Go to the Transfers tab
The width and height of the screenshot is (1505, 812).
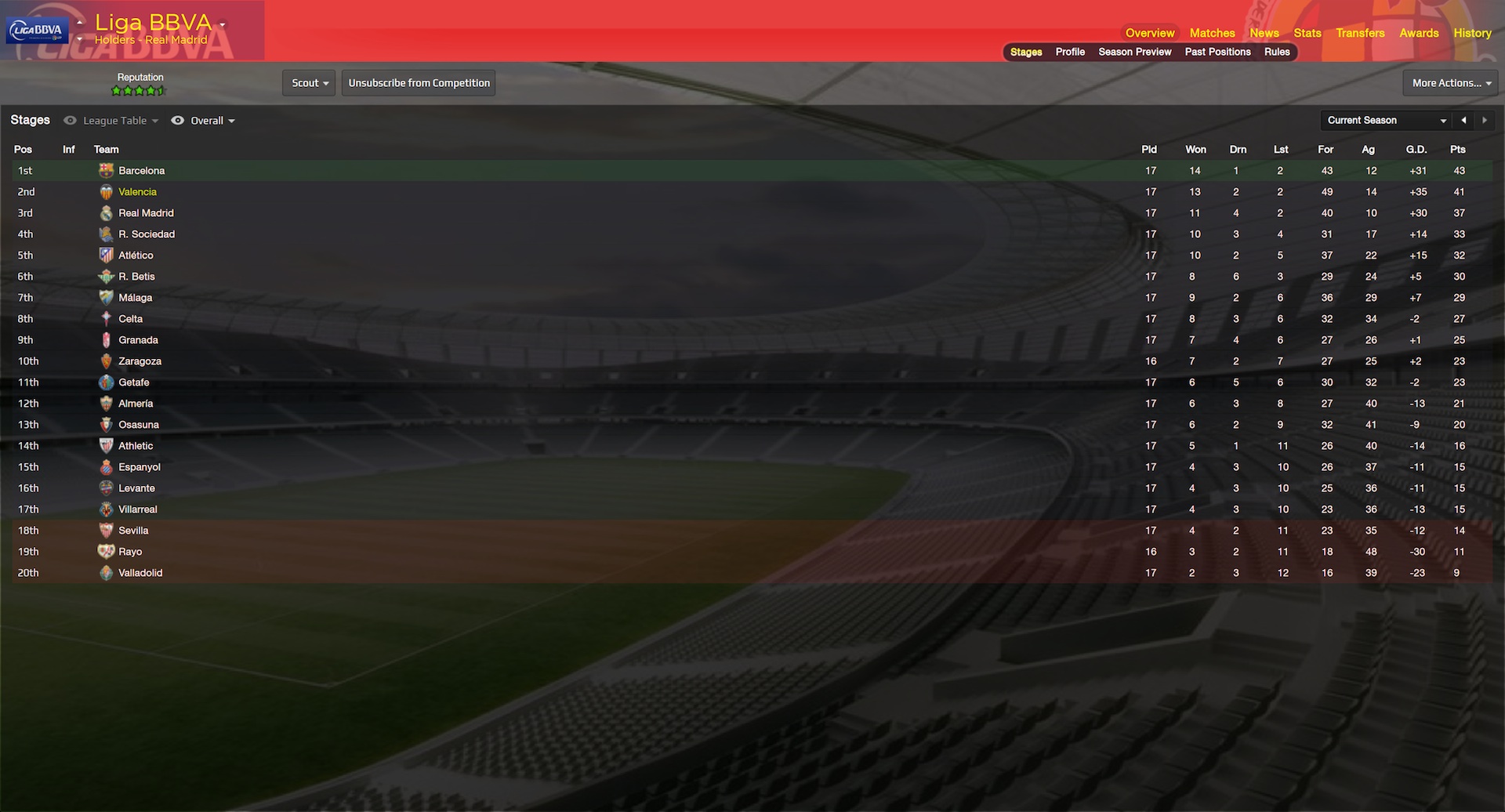coord(1360,33)
